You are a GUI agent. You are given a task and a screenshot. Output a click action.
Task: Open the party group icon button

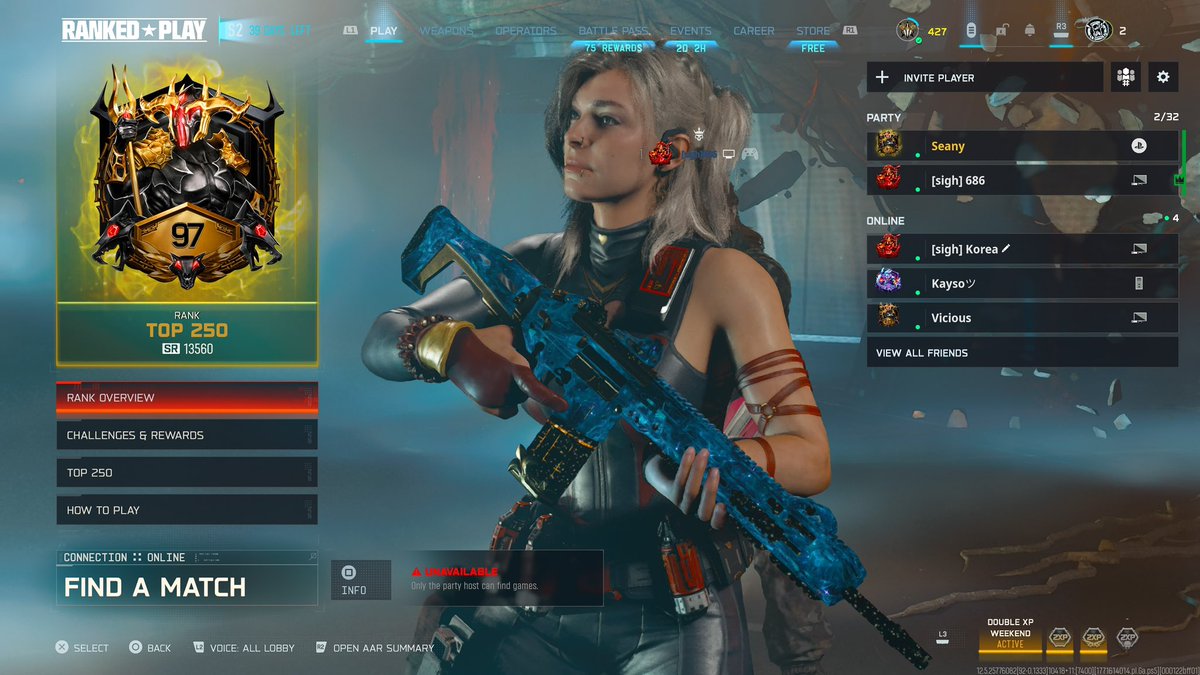pyautogui.click(x=1126, y=77)
